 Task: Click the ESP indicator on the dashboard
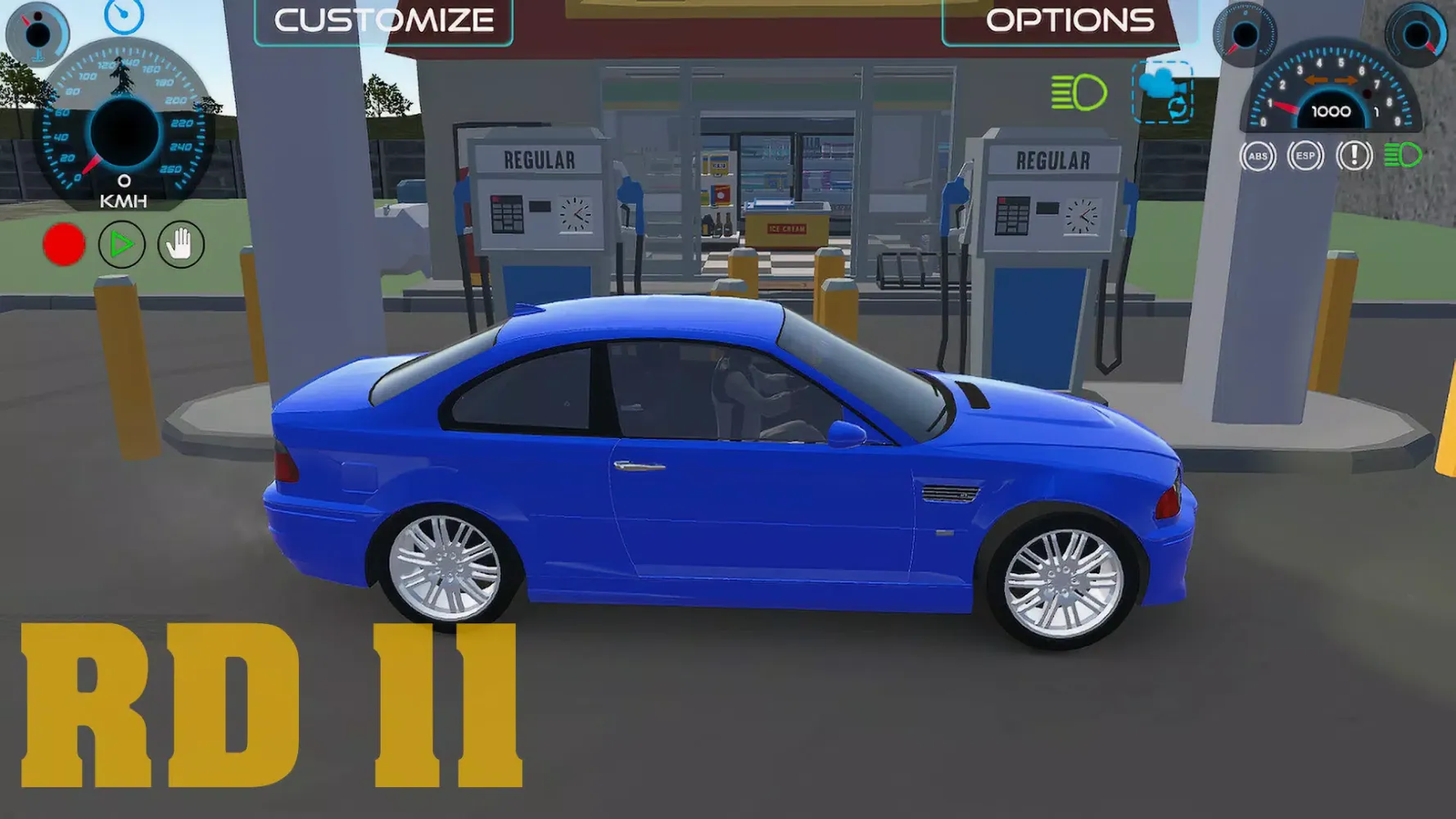point(1306,156)
